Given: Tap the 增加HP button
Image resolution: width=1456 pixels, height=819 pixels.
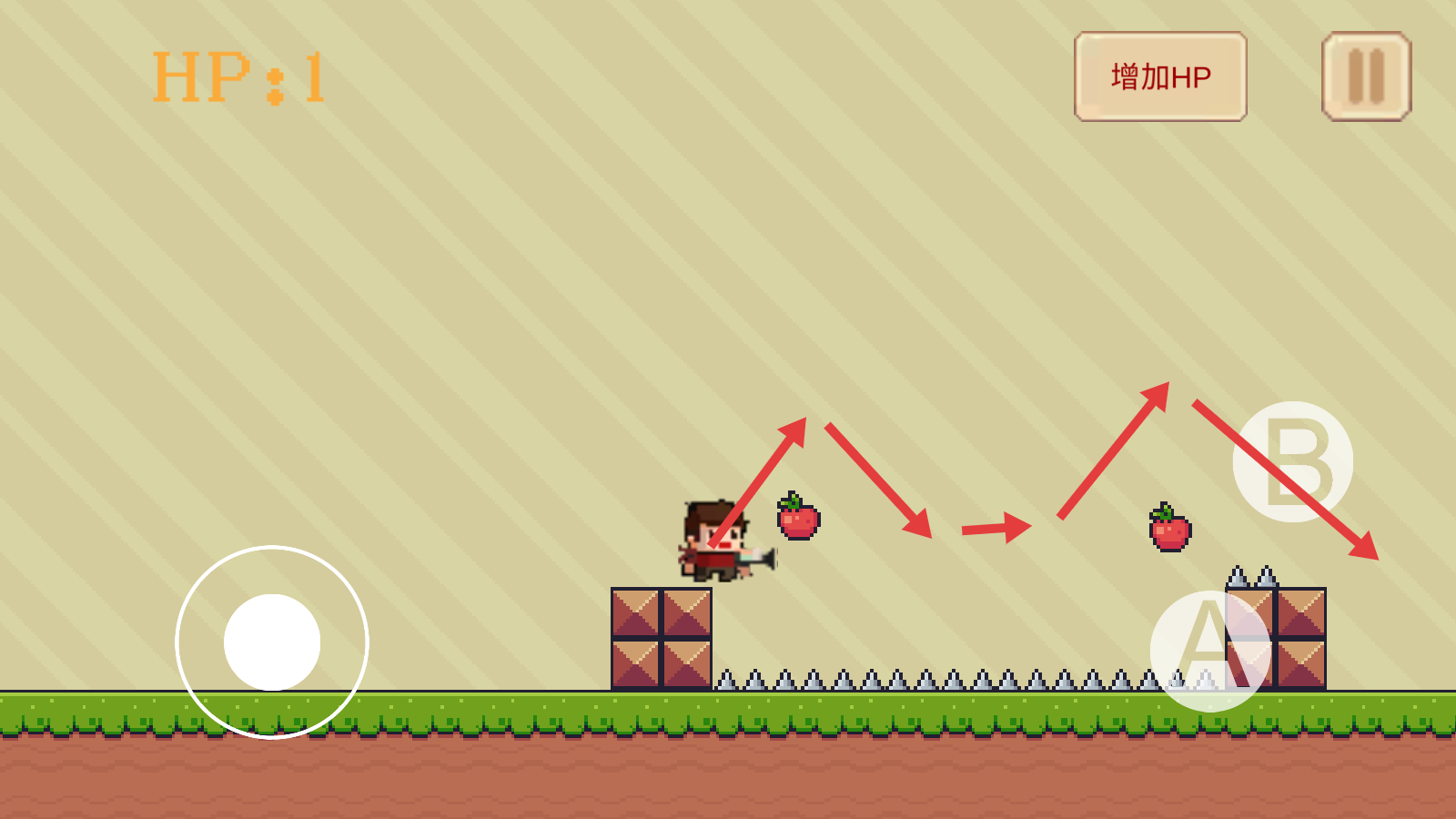Looking at the screenshot, I should [x=1160, y=76].
